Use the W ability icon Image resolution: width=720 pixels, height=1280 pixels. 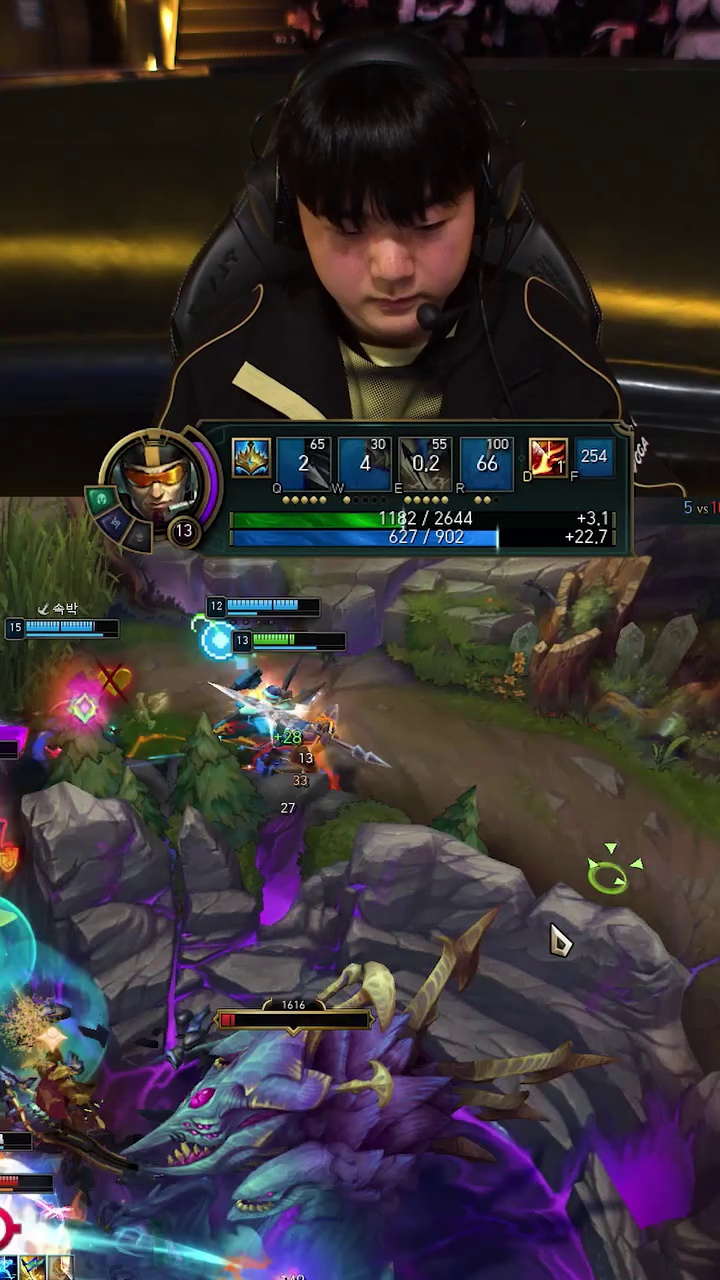click(364, 464)
